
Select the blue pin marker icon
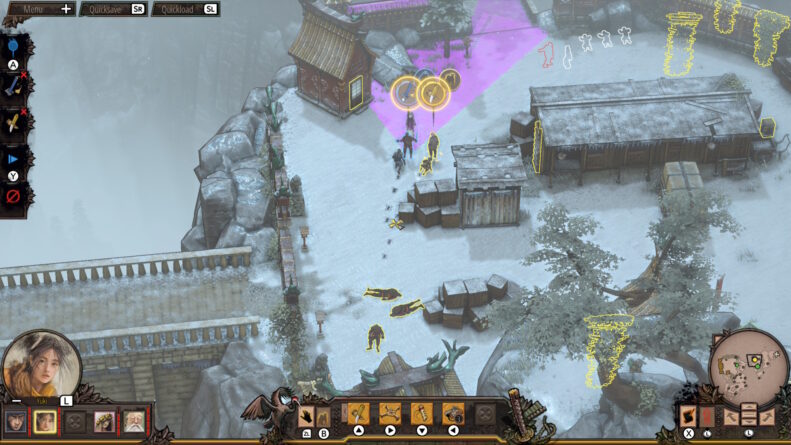[x=12, y=49]
